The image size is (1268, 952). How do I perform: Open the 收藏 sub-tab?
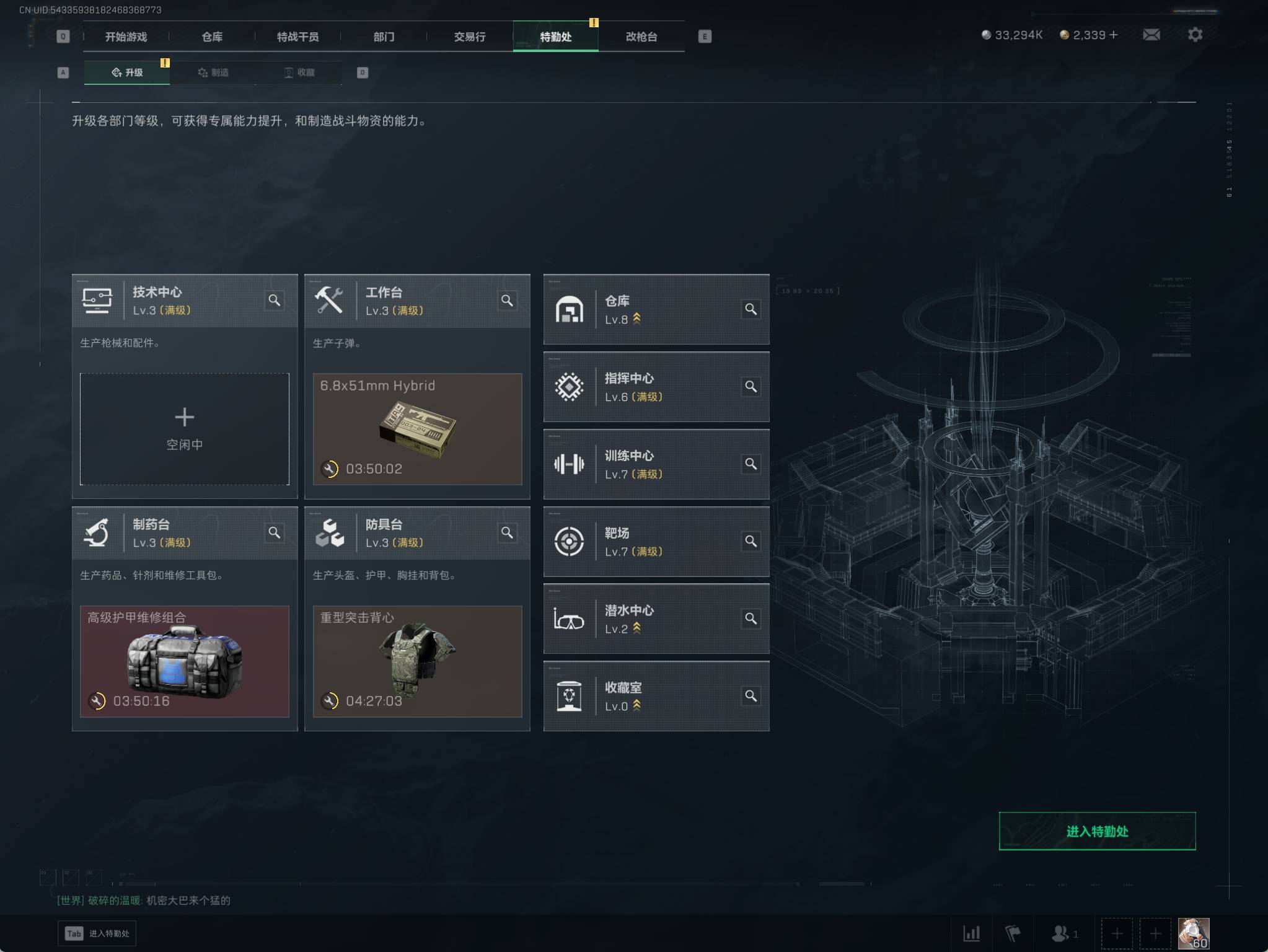299,73
